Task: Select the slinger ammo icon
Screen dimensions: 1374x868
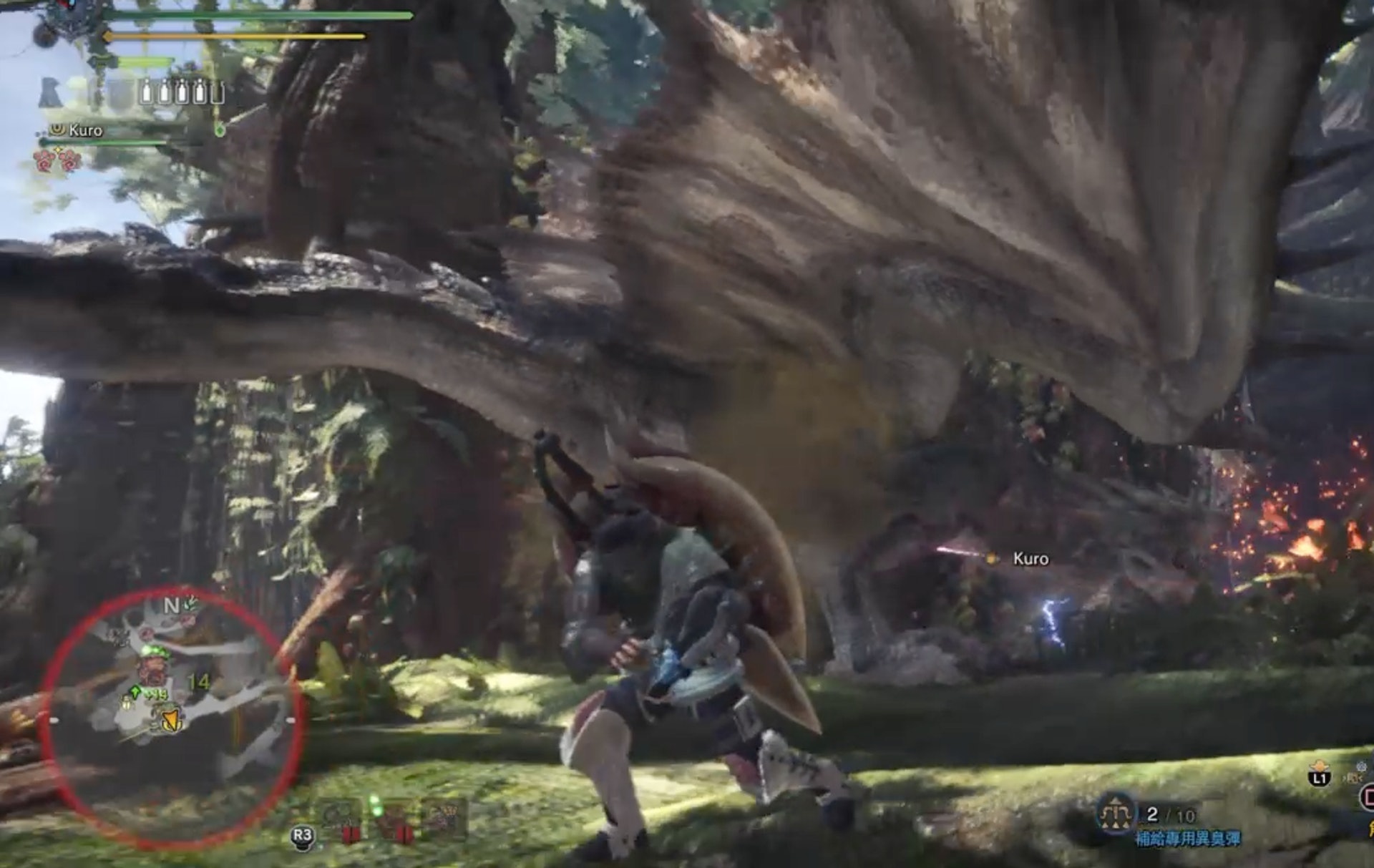Action: click(x=1115, y=816)
